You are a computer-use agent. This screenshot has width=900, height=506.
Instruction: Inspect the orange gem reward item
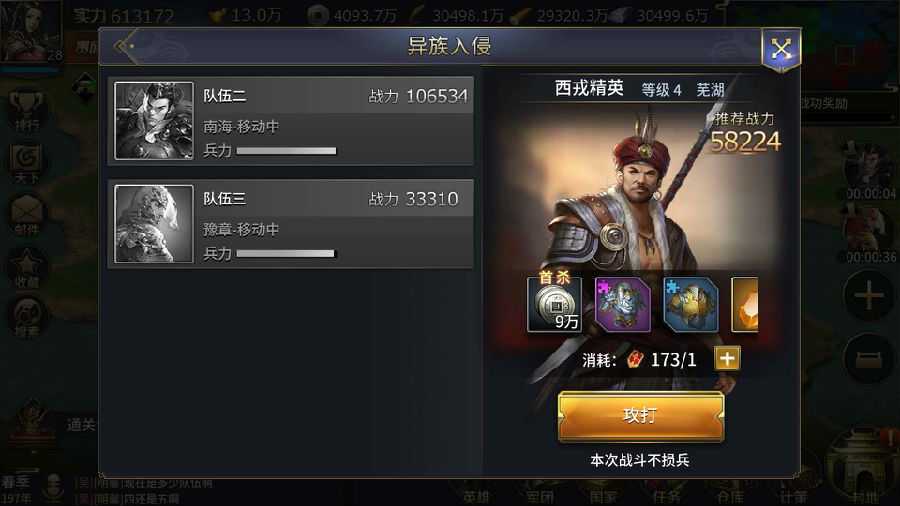(x=745, y=305)
